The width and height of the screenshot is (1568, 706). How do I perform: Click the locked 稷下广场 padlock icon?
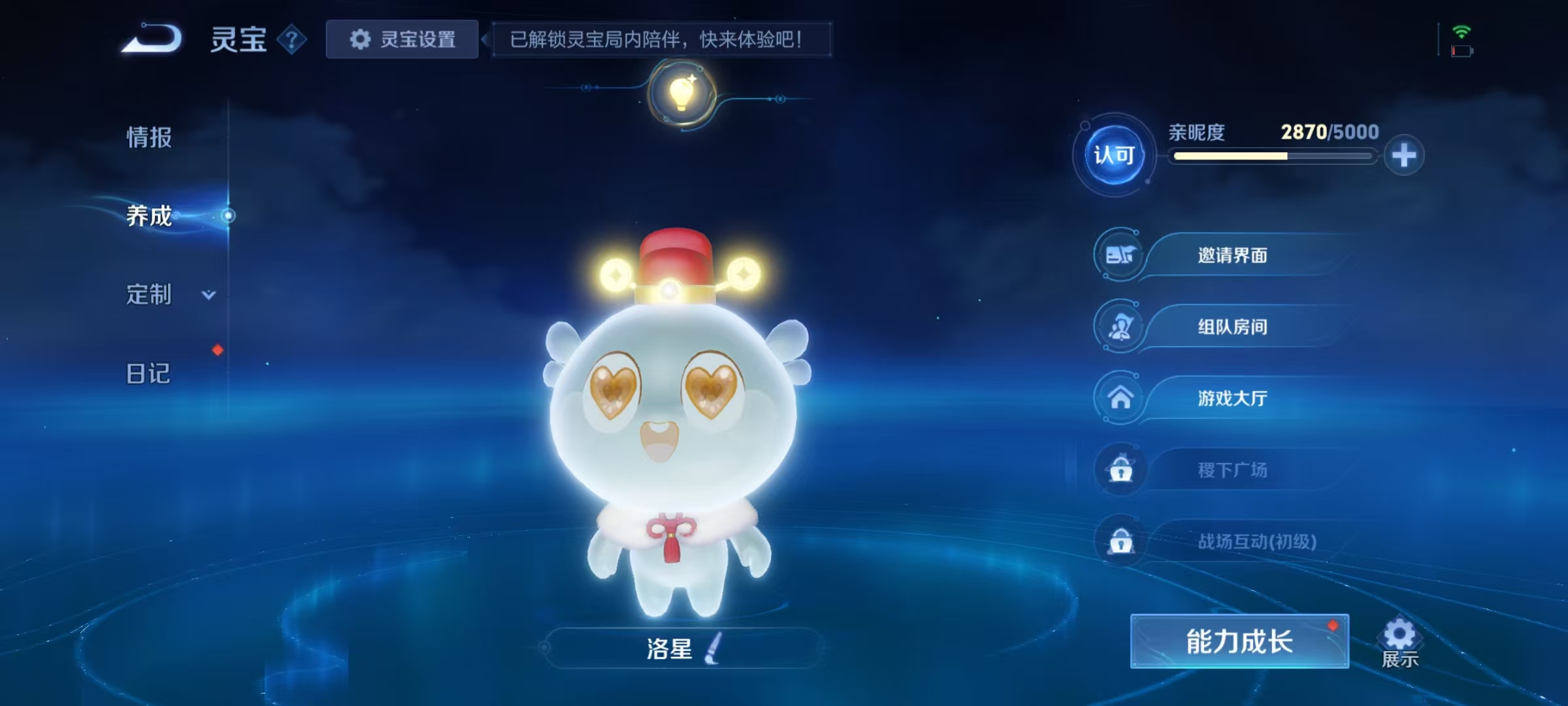click(1120, 470)
